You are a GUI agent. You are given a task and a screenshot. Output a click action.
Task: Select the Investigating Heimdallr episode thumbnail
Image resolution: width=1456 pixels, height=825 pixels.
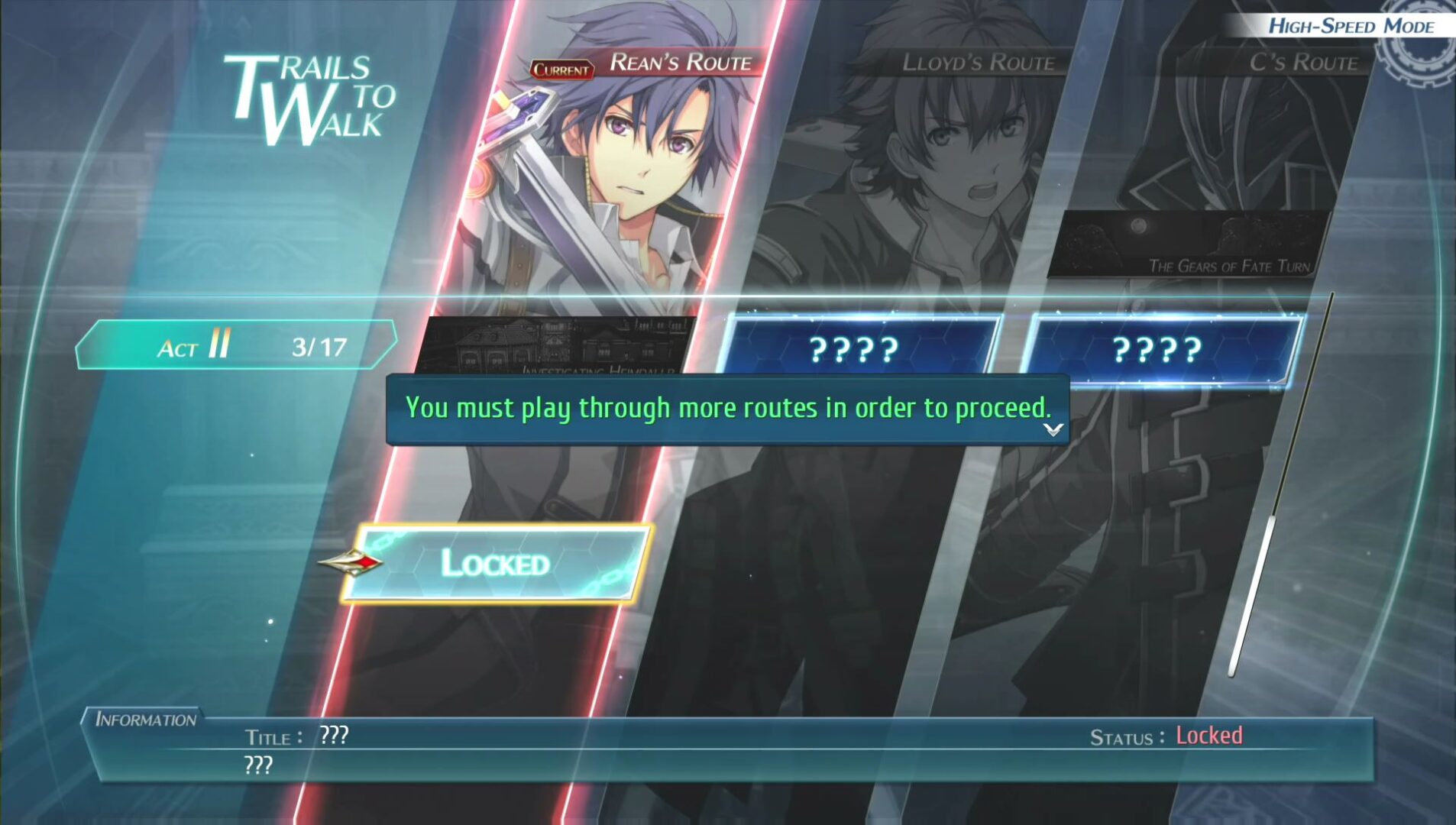pos(556,345)
